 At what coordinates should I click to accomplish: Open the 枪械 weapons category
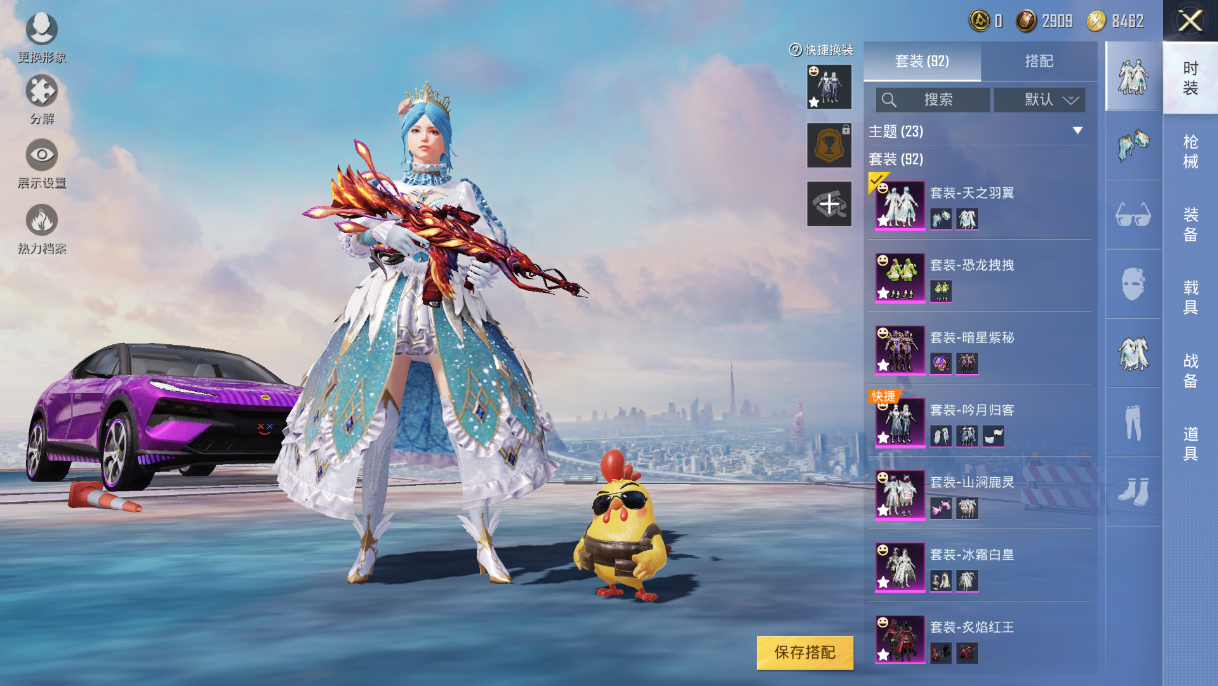pyautogui.click(x=1190, y=151)
